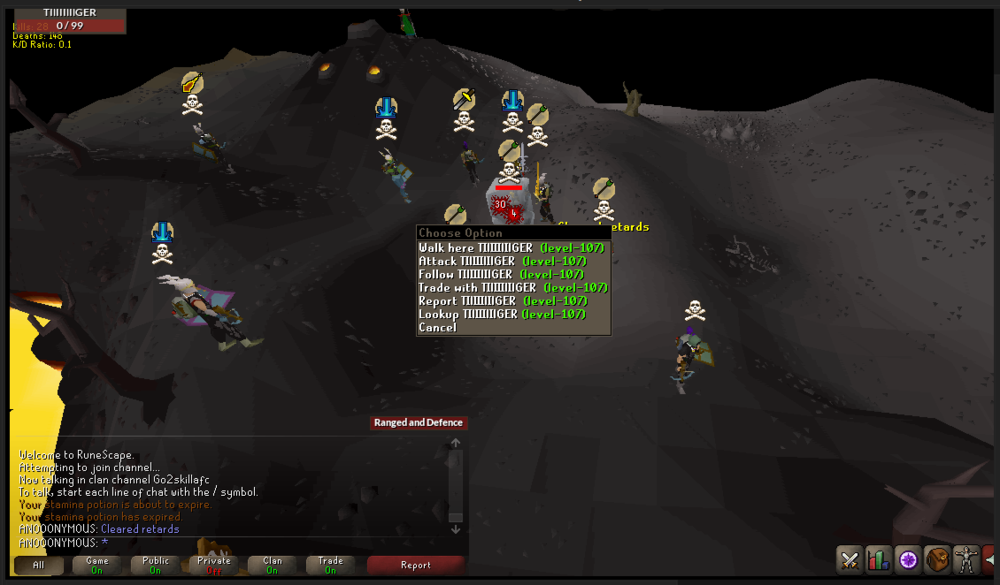Open the skills bar-chart tab
Viewport: 1000px width, 585px height.
[x=879, y=560]
